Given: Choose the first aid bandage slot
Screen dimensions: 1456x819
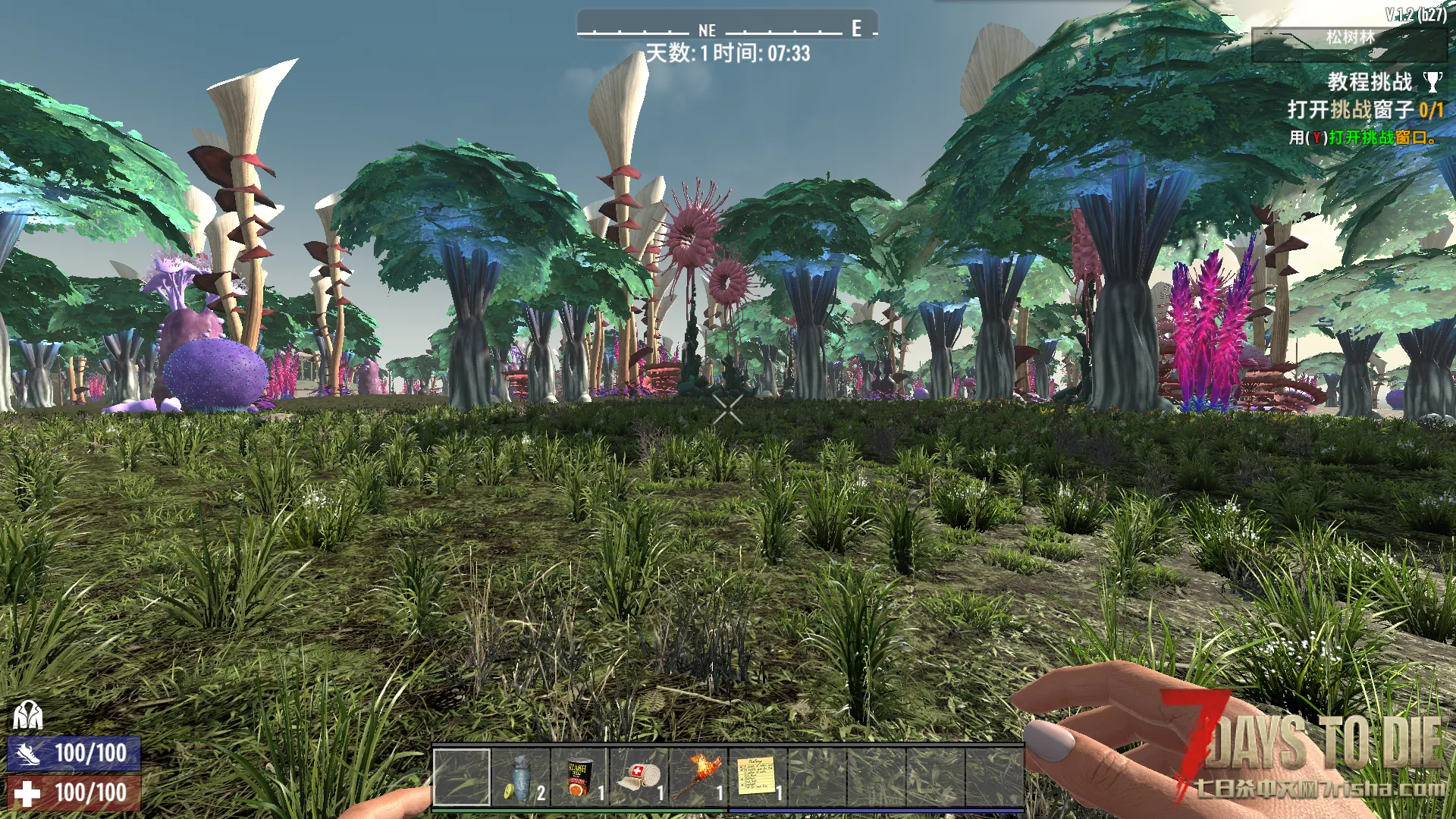Looking at the screenshot, I should click(639, 777).
